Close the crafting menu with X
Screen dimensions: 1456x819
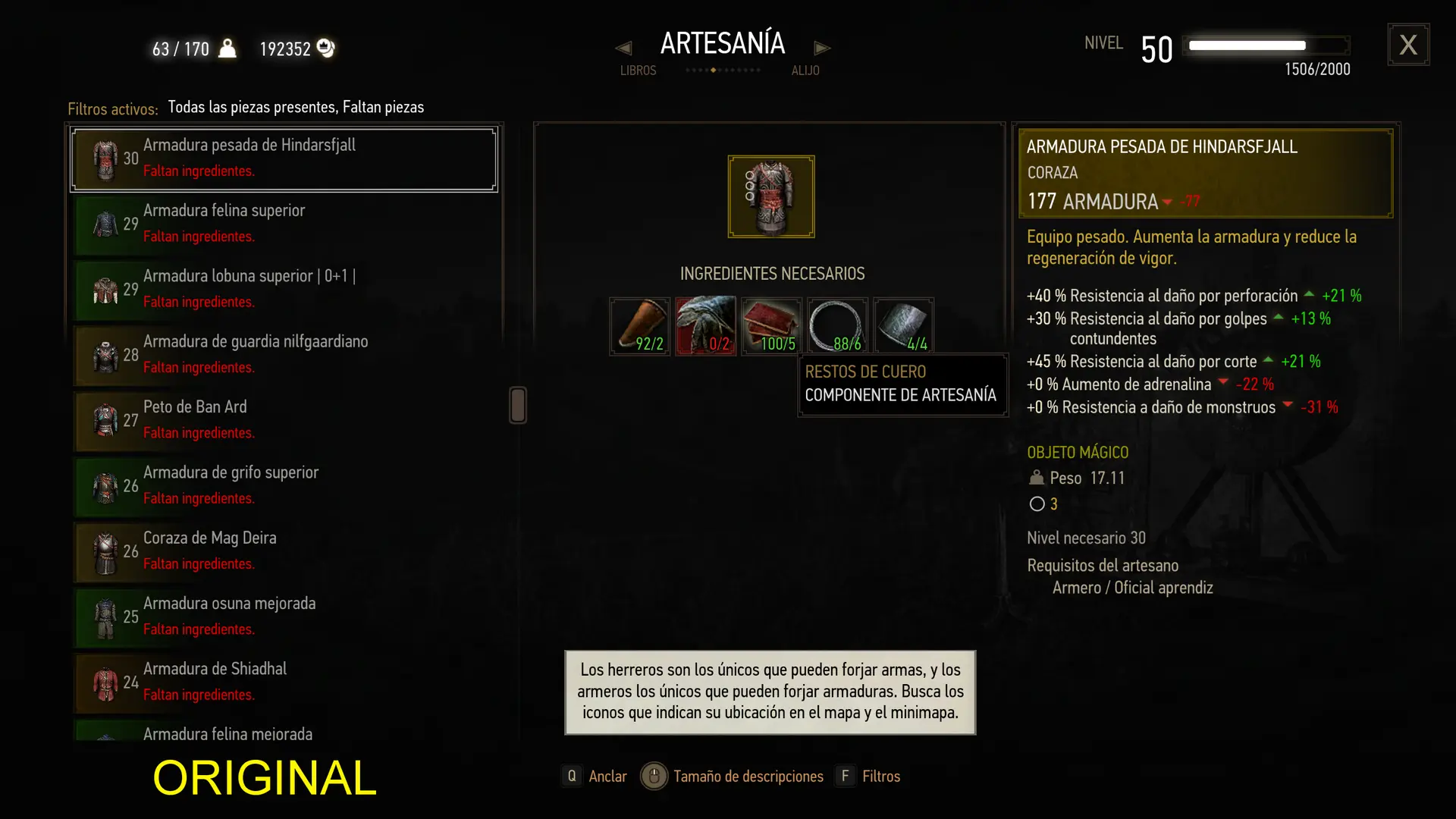[1408, 45]
